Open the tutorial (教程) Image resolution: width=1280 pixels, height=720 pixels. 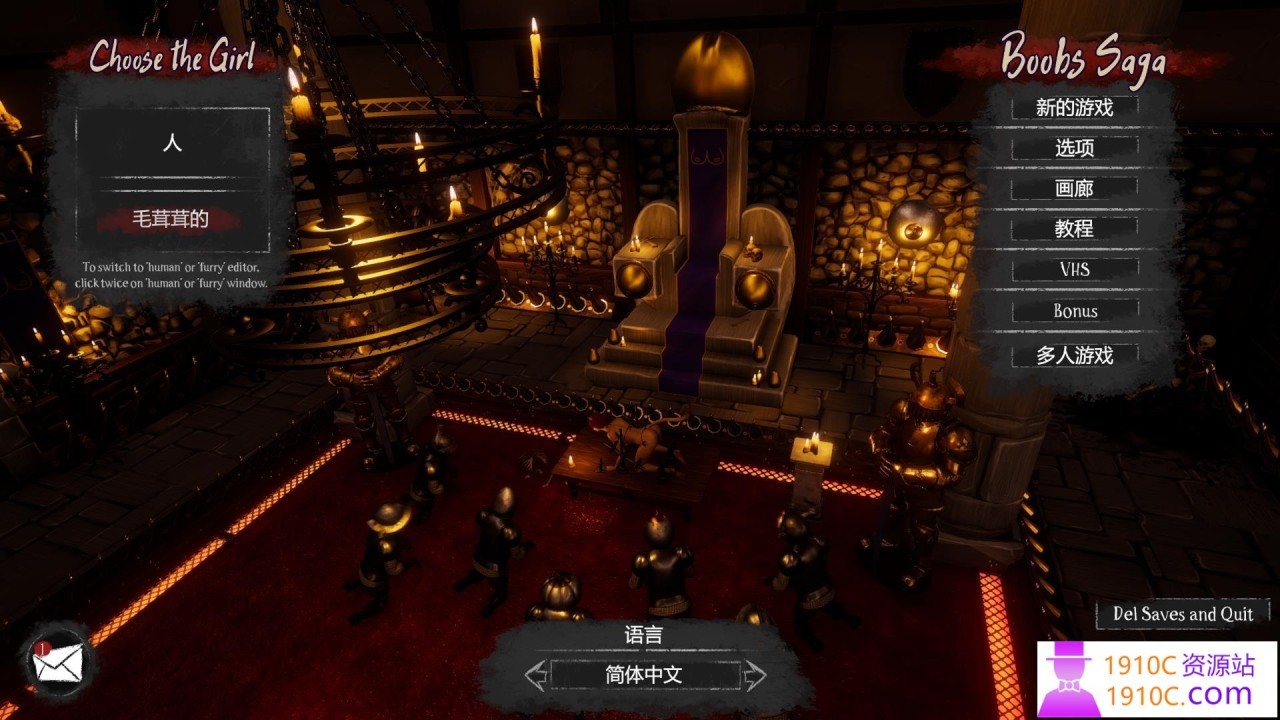pos(1074,229)
